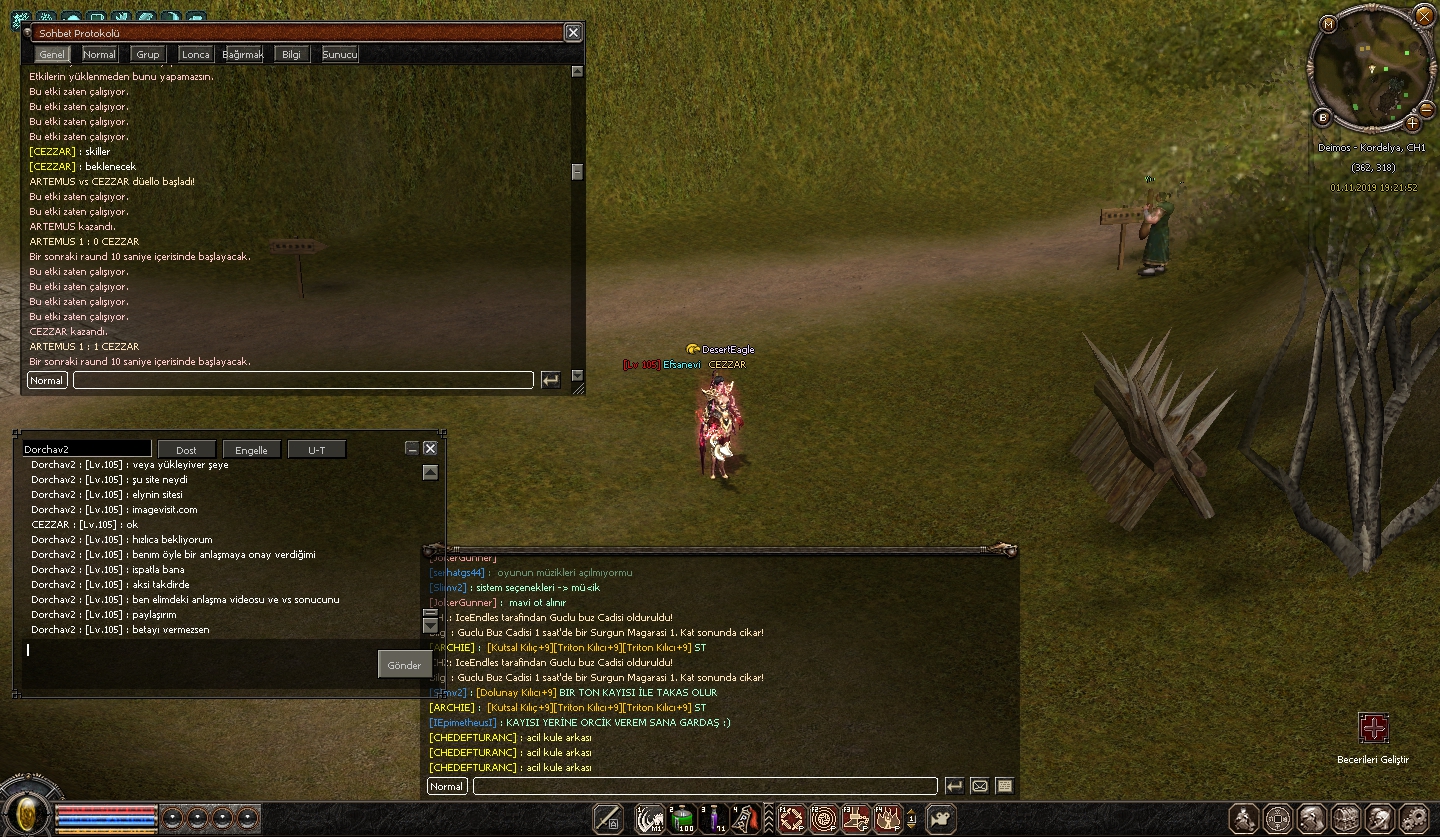Open the large map via M button
The image size is (1440, 837).
[x=1329, y=24]
